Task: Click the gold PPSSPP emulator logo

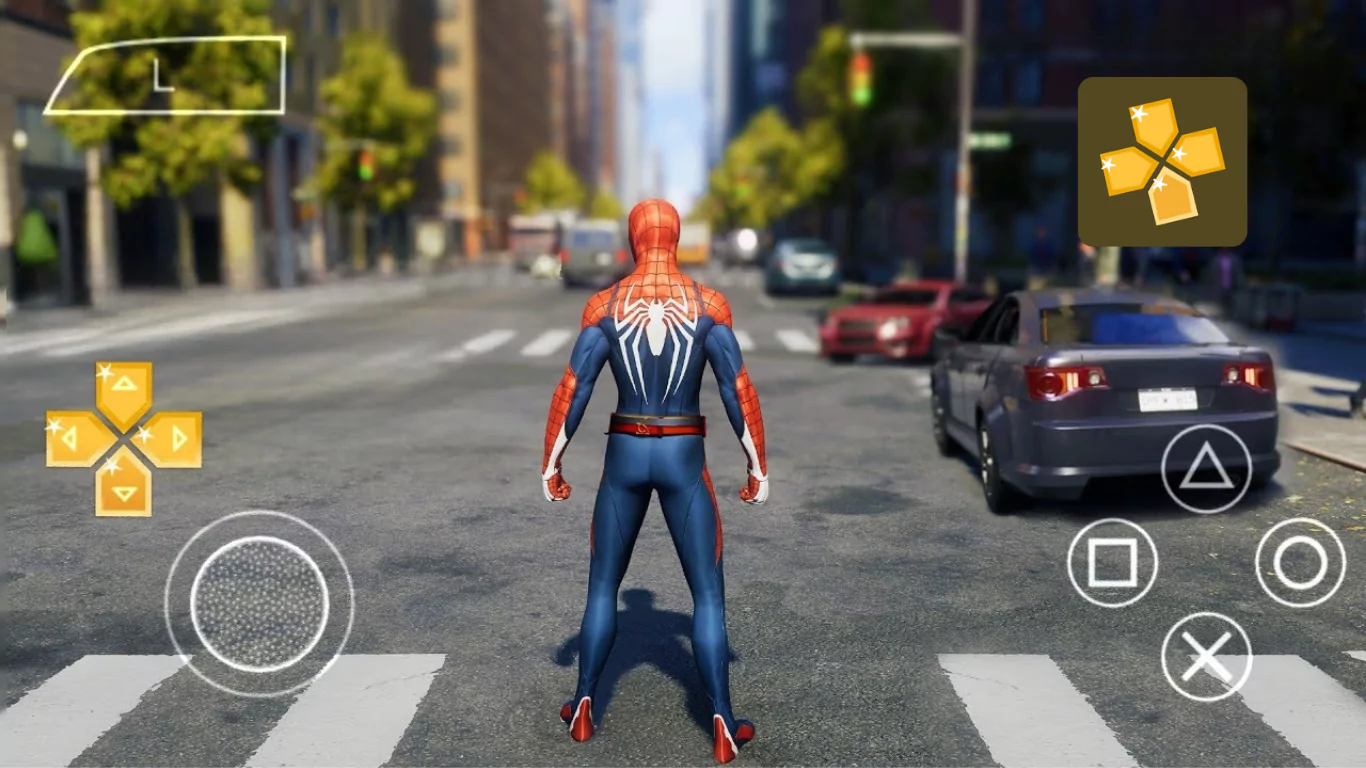Action: 1162,161
